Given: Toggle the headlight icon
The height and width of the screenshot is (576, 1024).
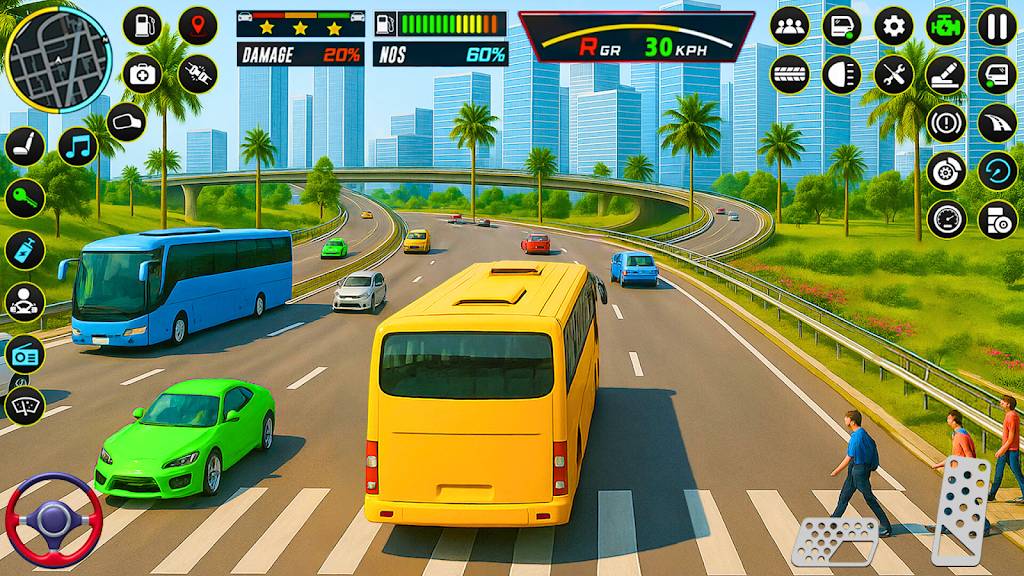Looking at the screenshot, I should tap(841, 74).
